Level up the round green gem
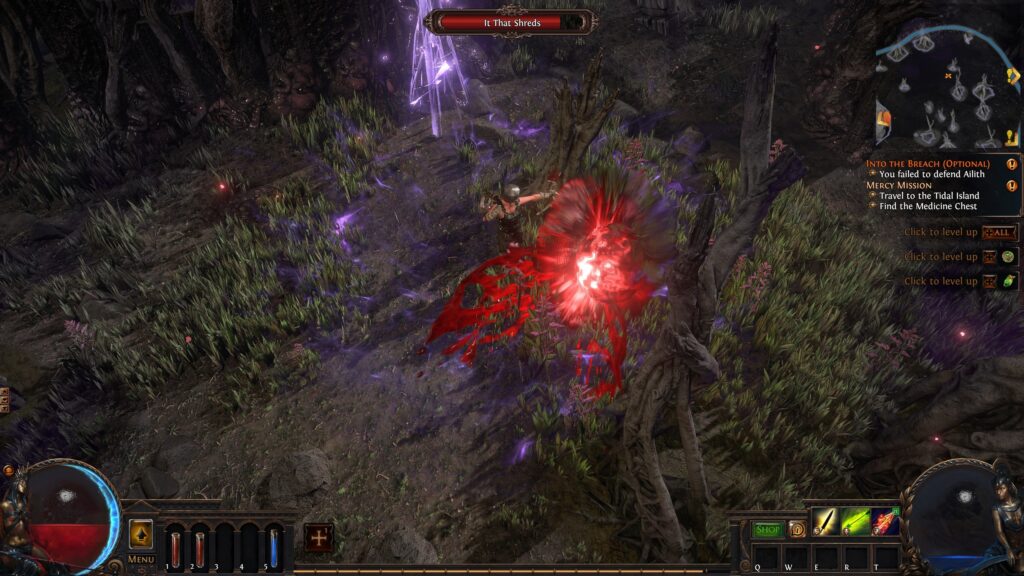 [1008, 257]
